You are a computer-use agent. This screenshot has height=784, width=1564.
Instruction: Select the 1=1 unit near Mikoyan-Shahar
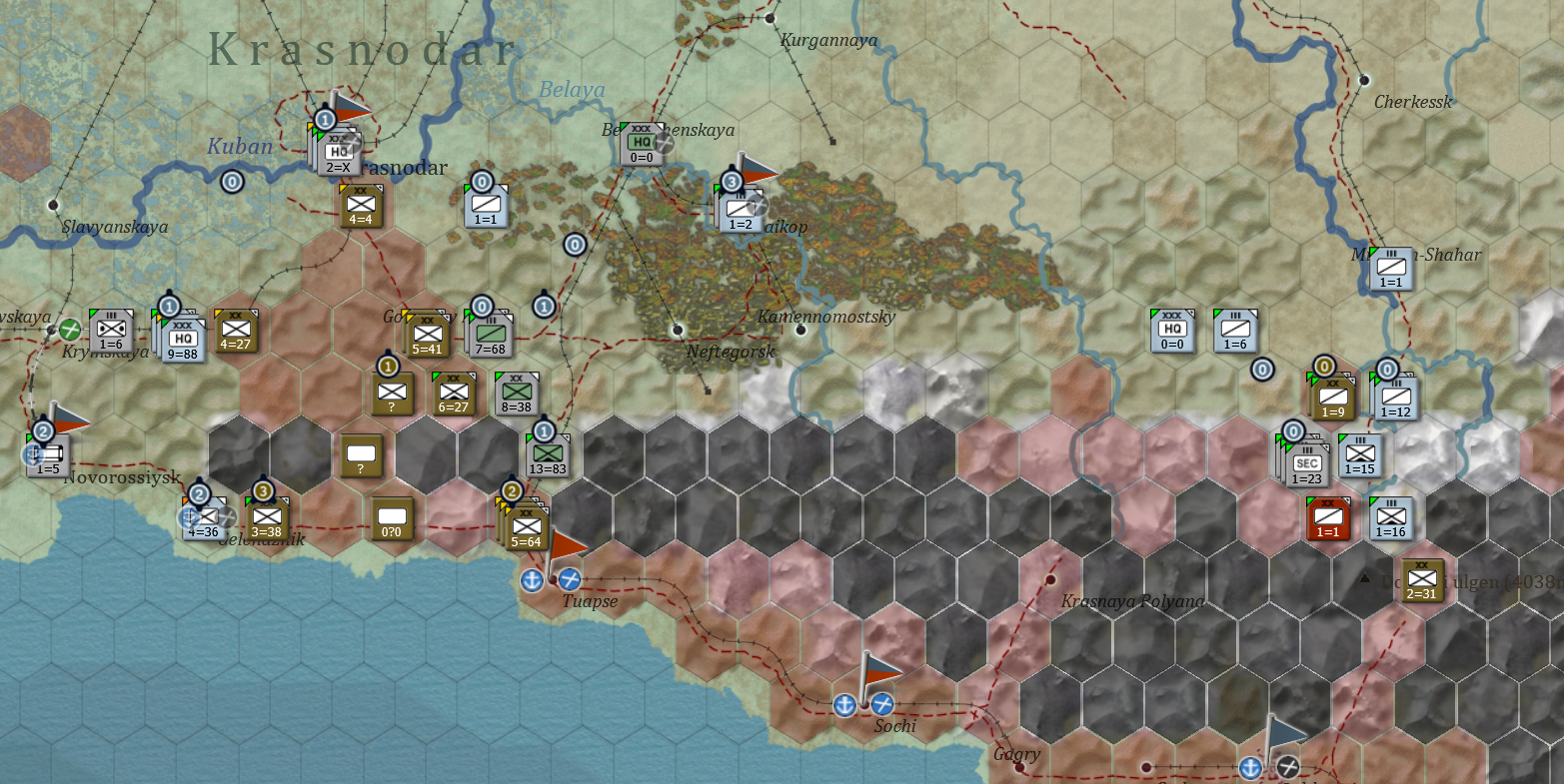point(1389,267)
